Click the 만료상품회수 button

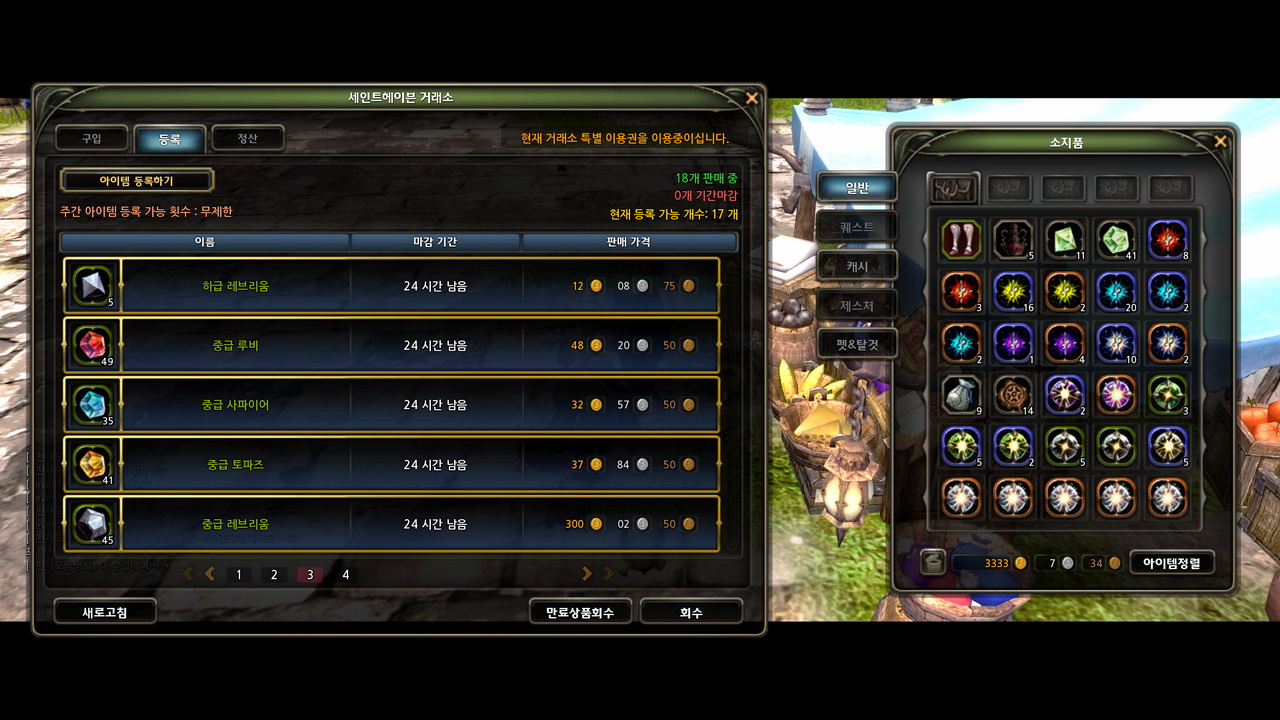pyautogui.click(x=580, y=612)
